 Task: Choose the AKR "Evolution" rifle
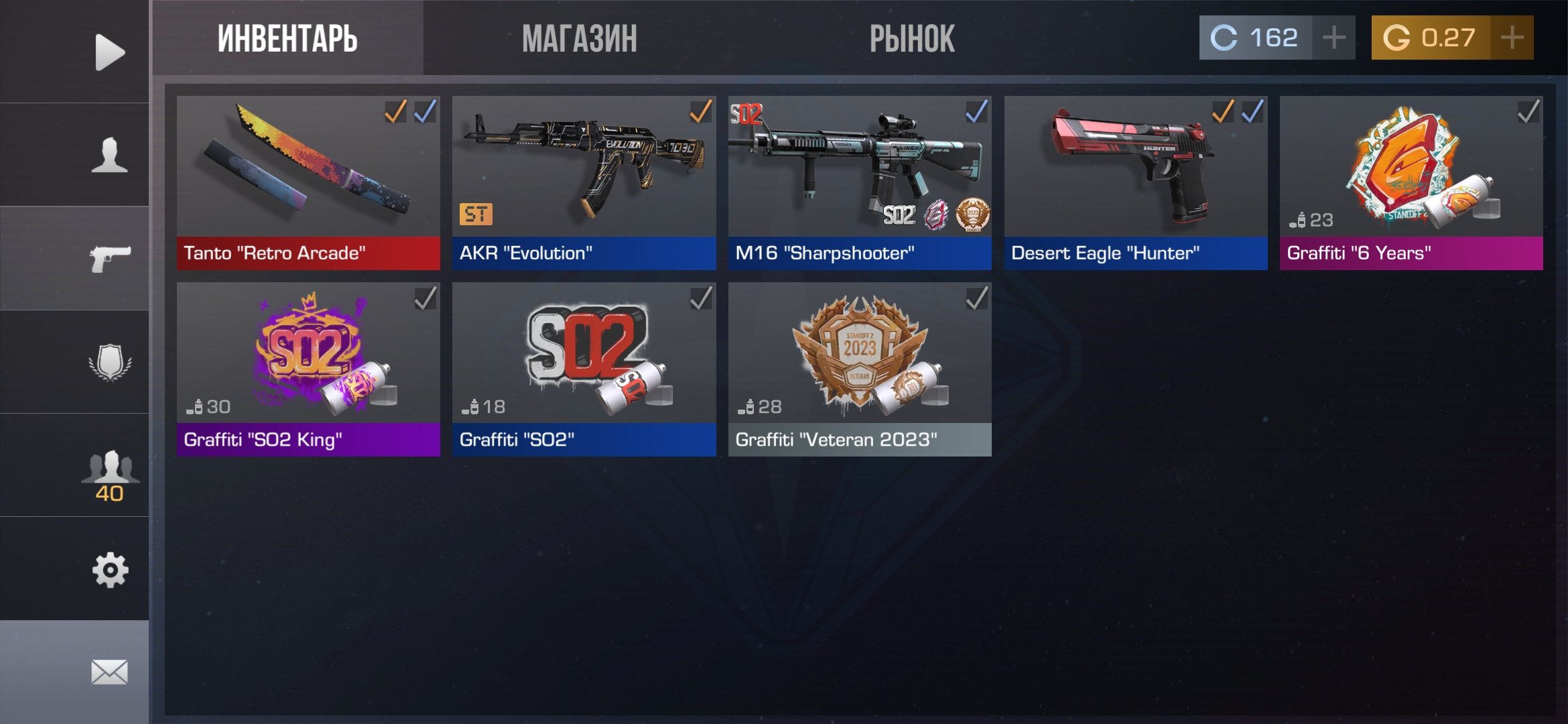584,182
